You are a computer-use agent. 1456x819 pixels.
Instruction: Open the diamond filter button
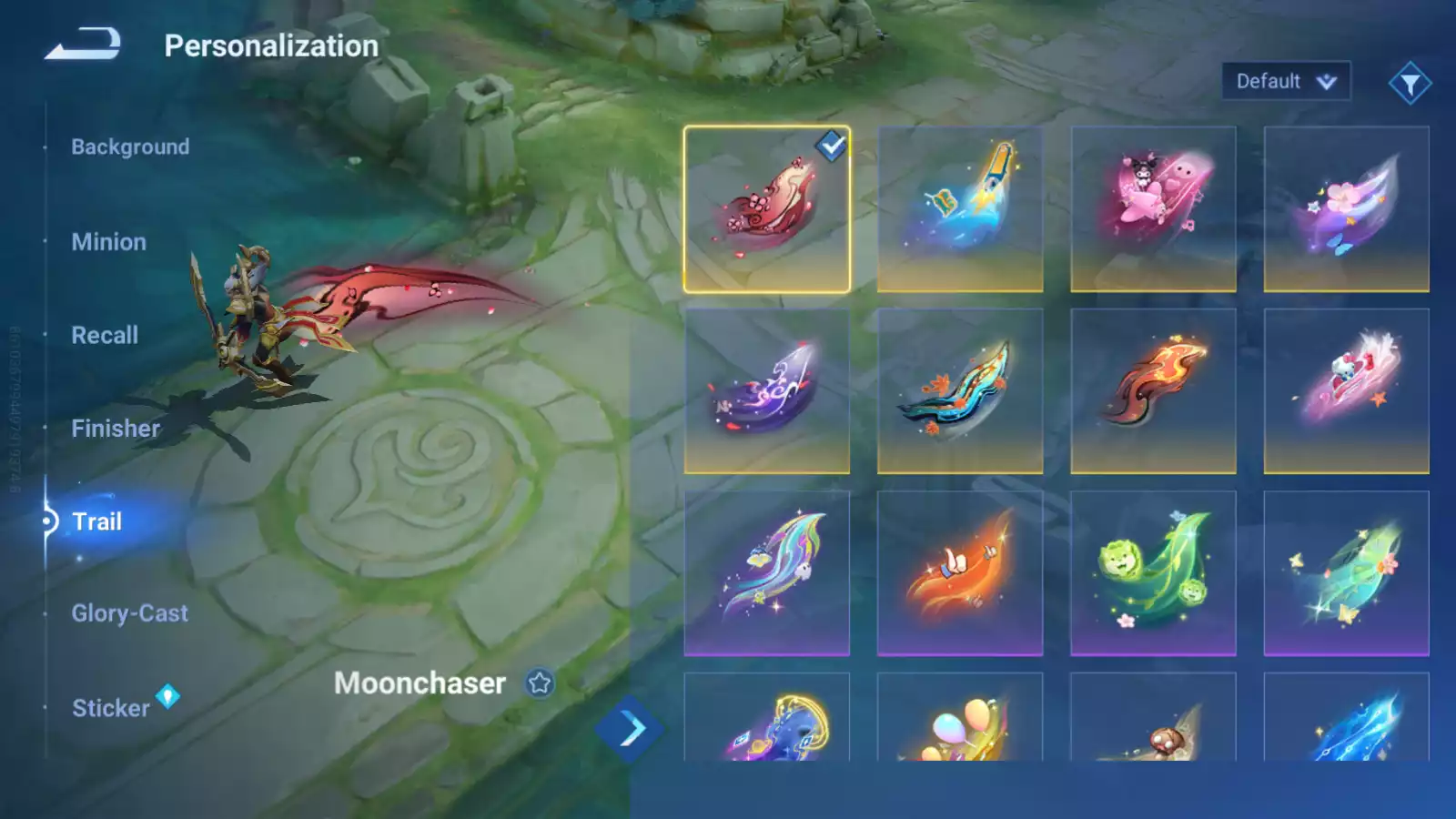(1410, 84)
